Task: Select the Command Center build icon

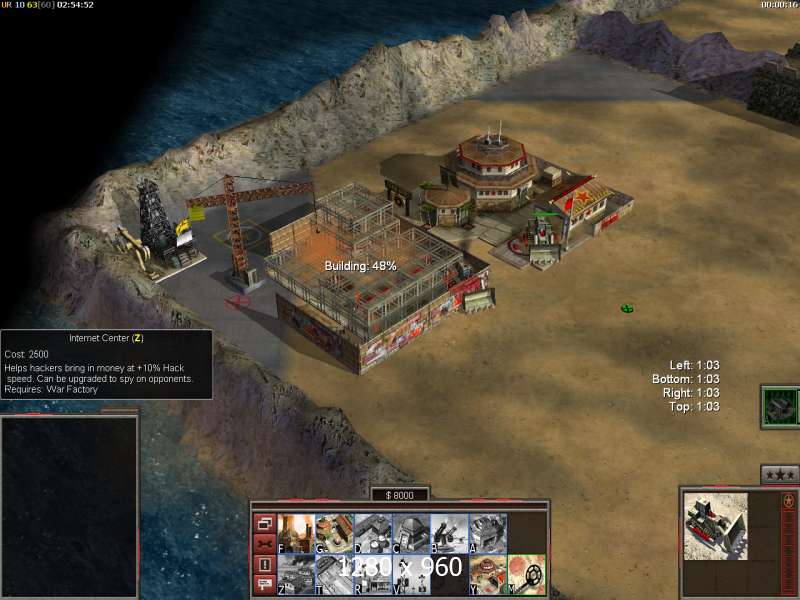Action: click(x=487, y=574)
